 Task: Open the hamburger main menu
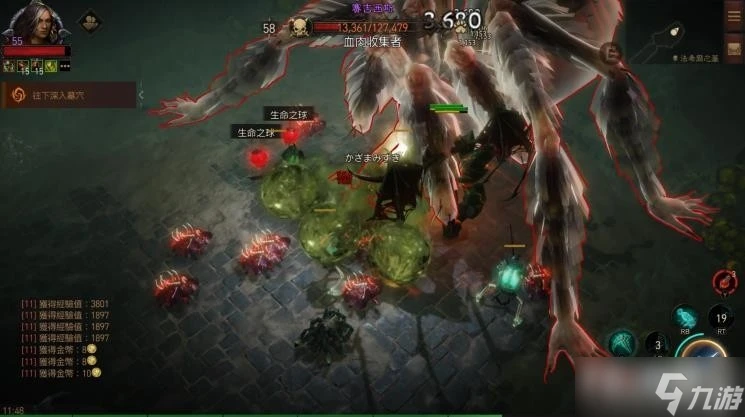(733, 14)
